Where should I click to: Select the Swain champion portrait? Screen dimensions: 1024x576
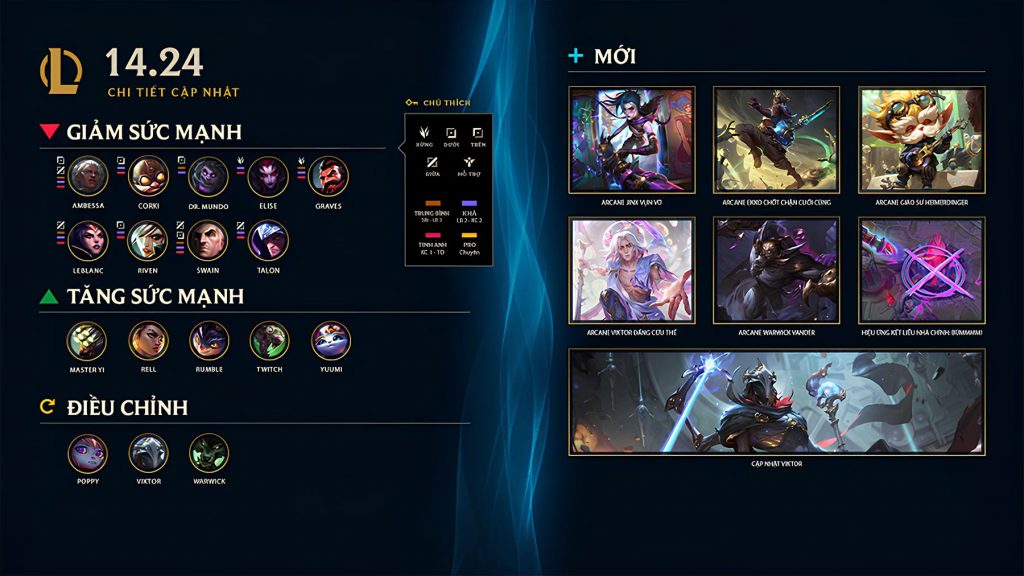click(x=208, y=241)
